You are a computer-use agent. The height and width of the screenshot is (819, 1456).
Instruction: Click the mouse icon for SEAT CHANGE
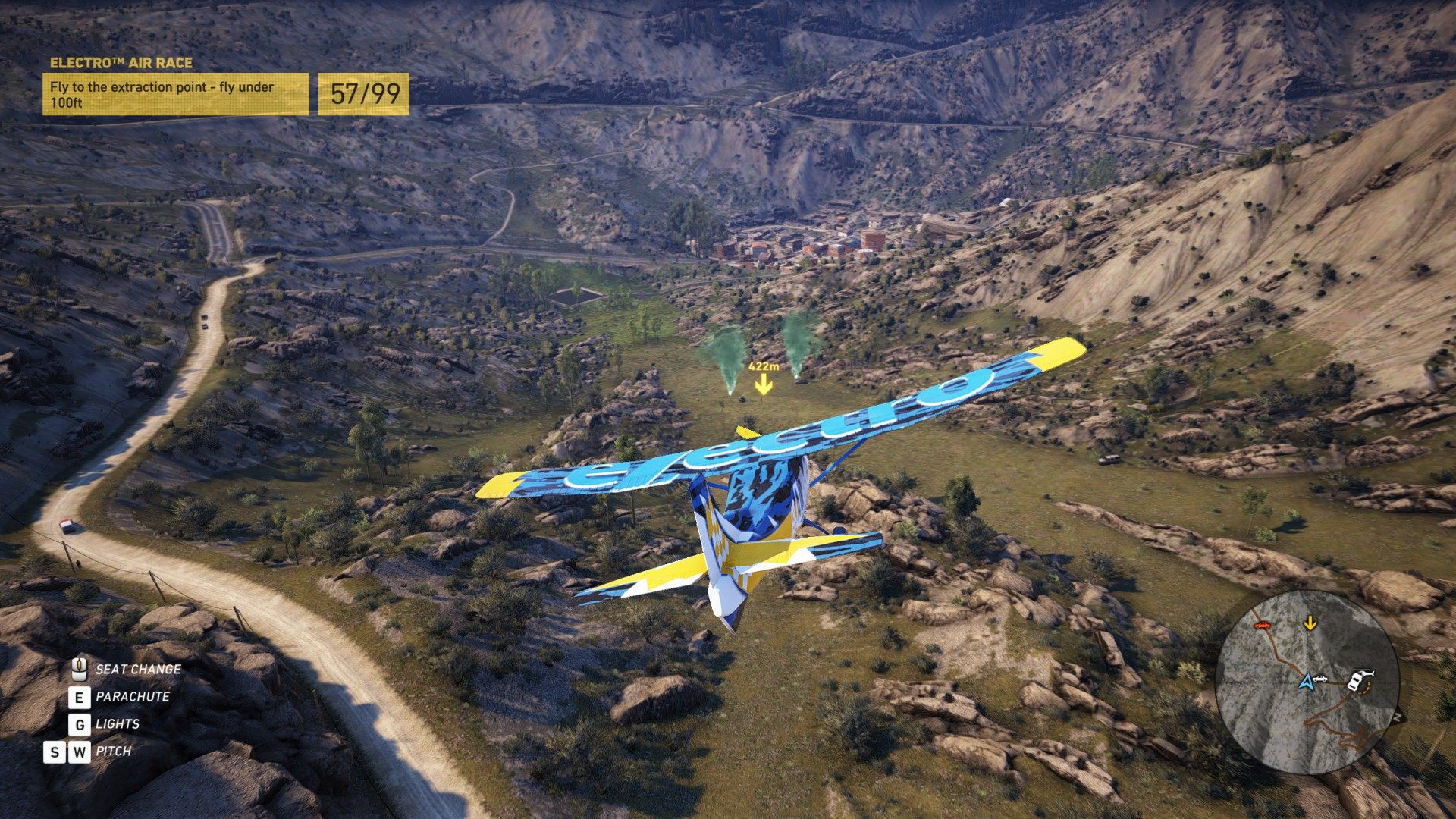78,669
